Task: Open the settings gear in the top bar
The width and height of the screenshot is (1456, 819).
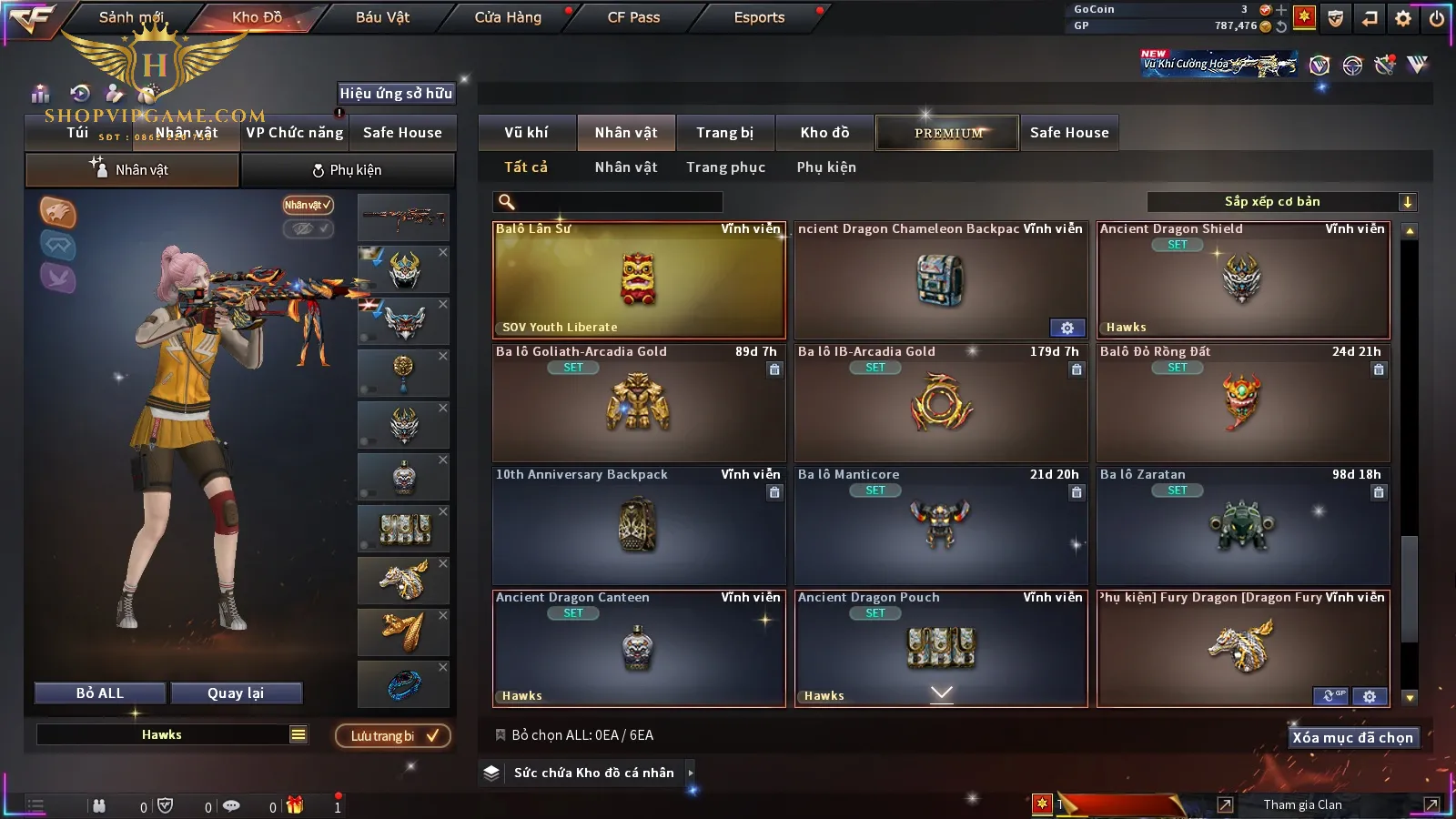Action: click(1403, 18)
